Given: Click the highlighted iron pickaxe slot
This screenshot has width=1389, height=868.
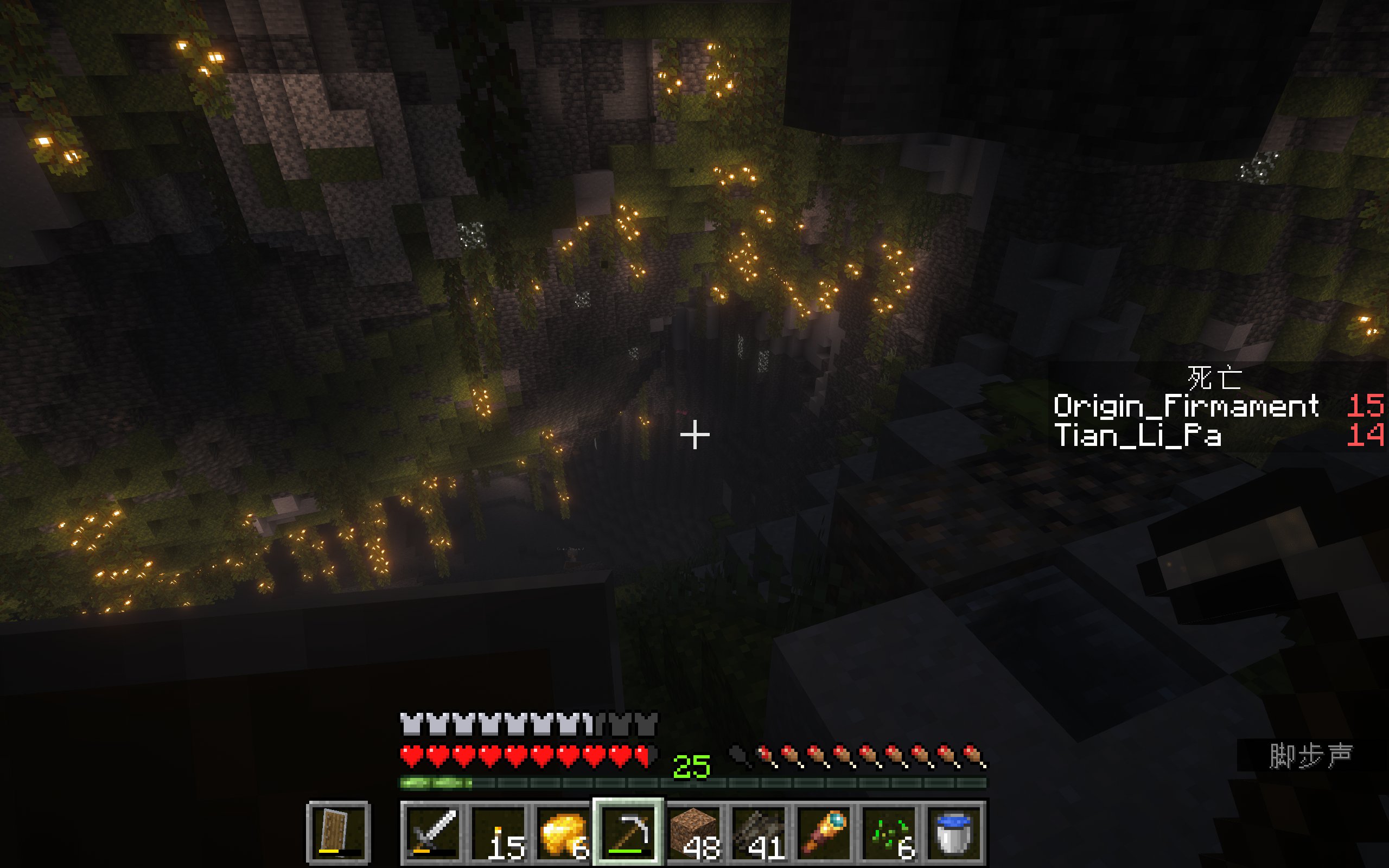Looking at the screenshot, I should click(x=628, y=832).
